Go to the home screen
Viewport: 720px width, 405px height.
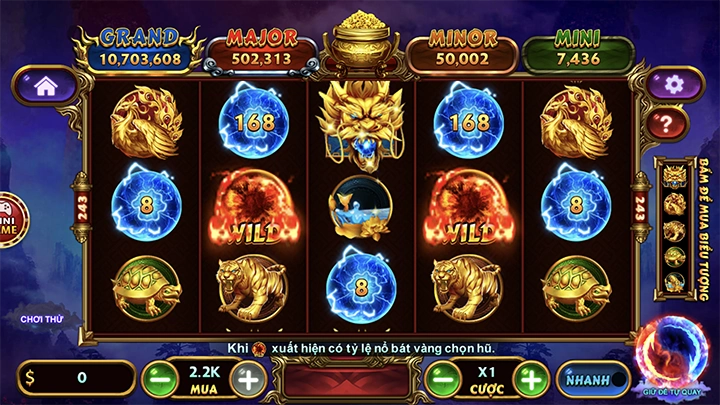(x=44, y=86)
